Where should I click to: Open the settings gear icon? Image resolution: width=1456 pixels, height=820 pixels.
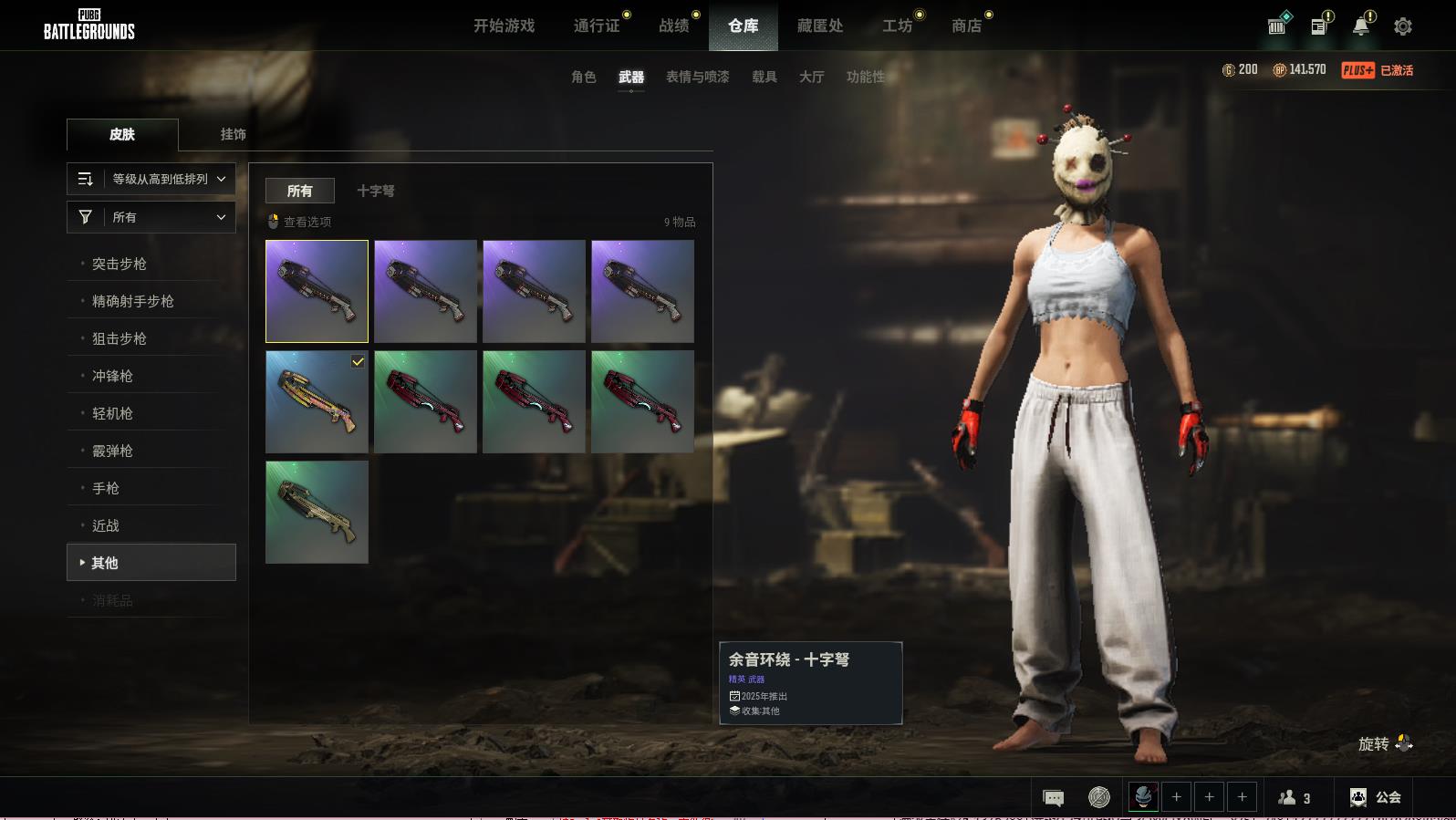coord(1403,26)
